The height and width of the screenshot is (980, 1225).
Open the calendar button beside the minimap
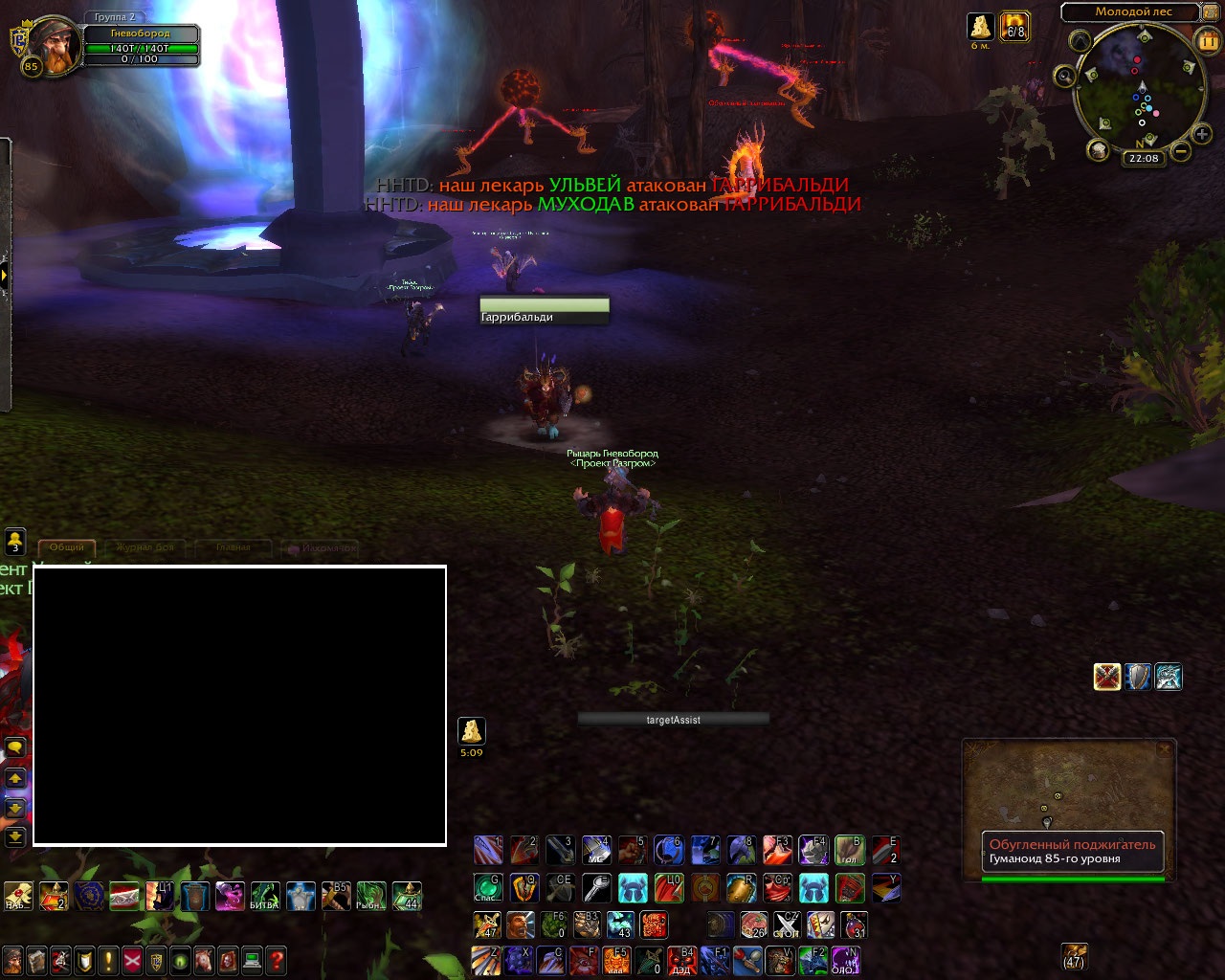pos(1209,40)
